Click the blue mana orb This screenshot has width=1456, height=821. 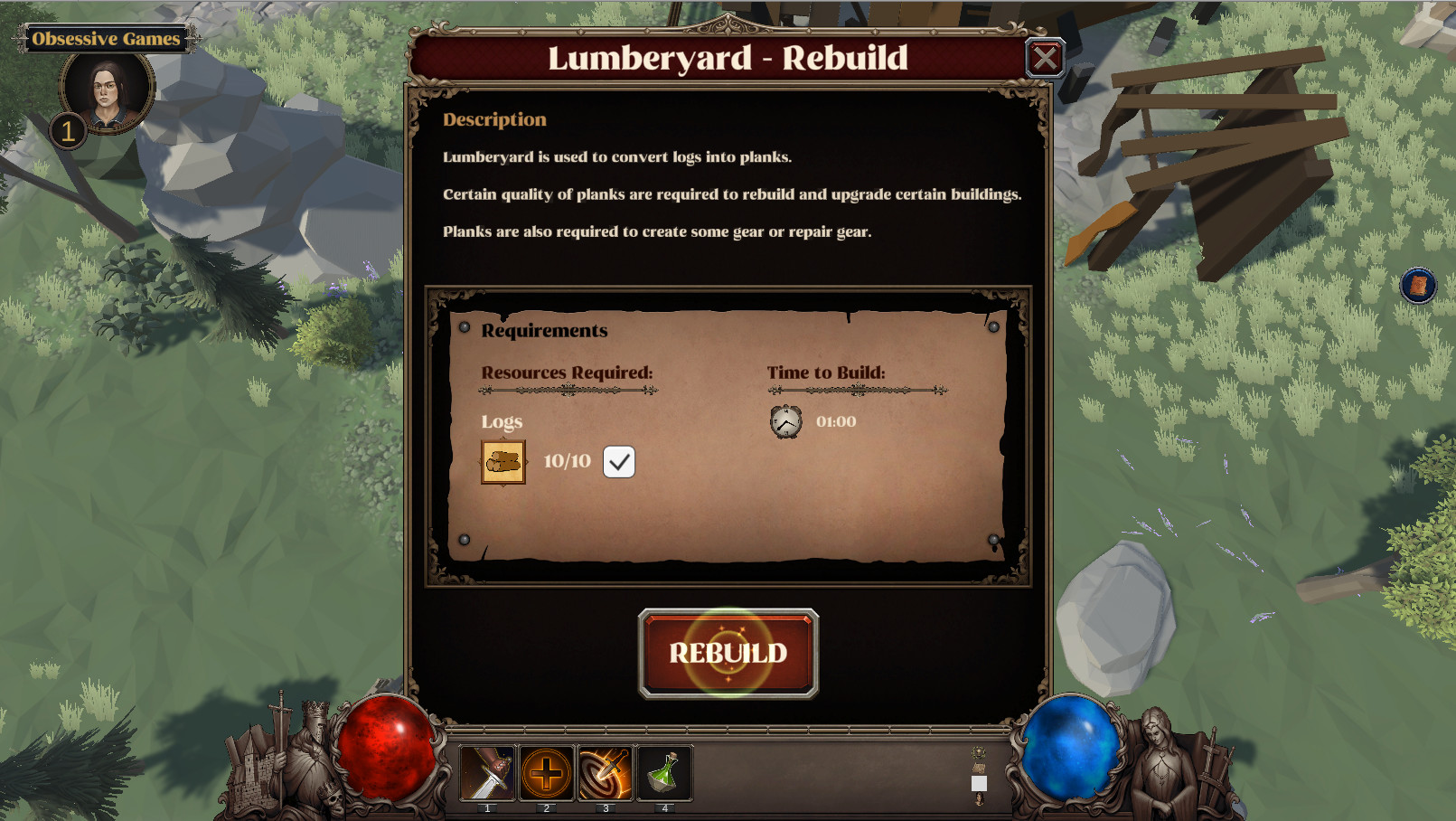point(1066,750)
